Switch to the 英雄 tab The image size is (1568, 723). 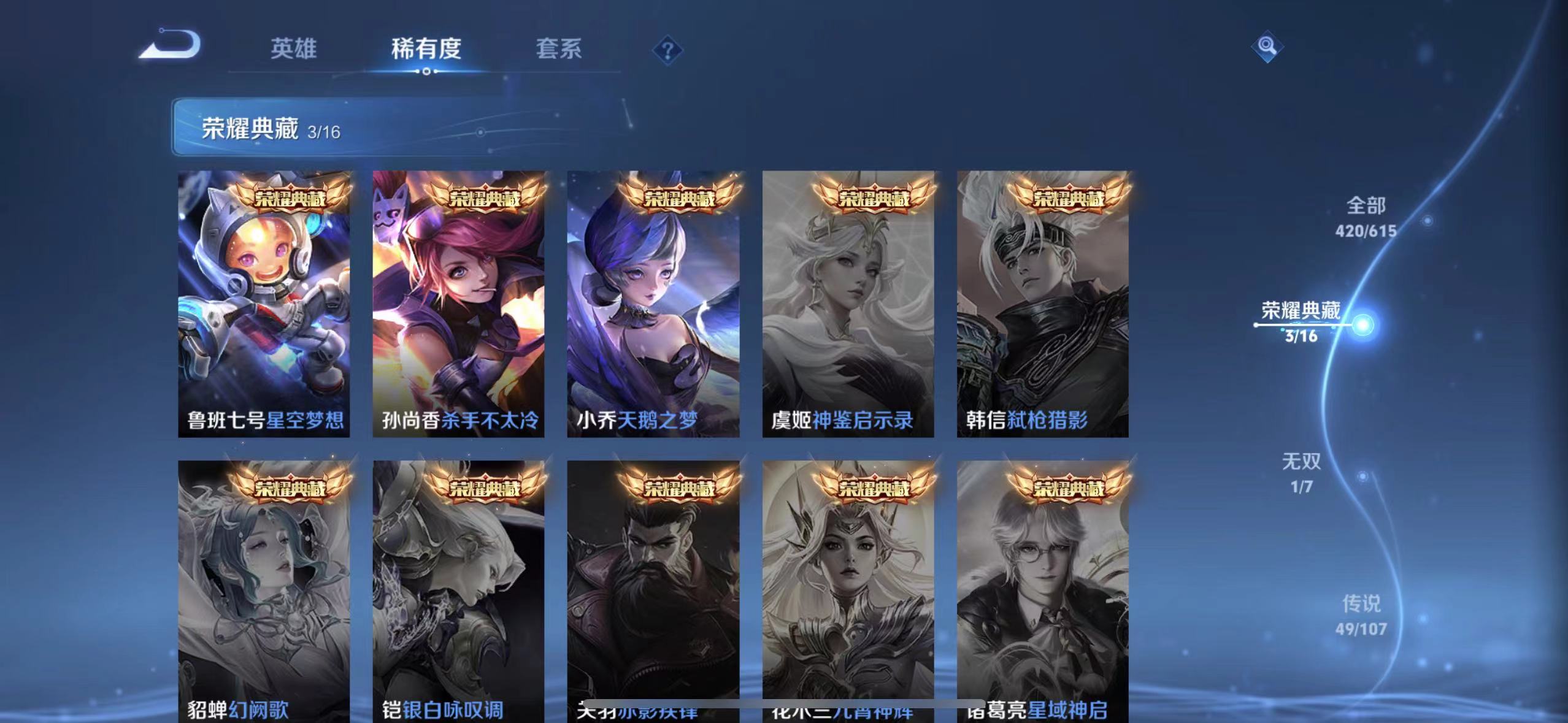click(x=293, y=49)
